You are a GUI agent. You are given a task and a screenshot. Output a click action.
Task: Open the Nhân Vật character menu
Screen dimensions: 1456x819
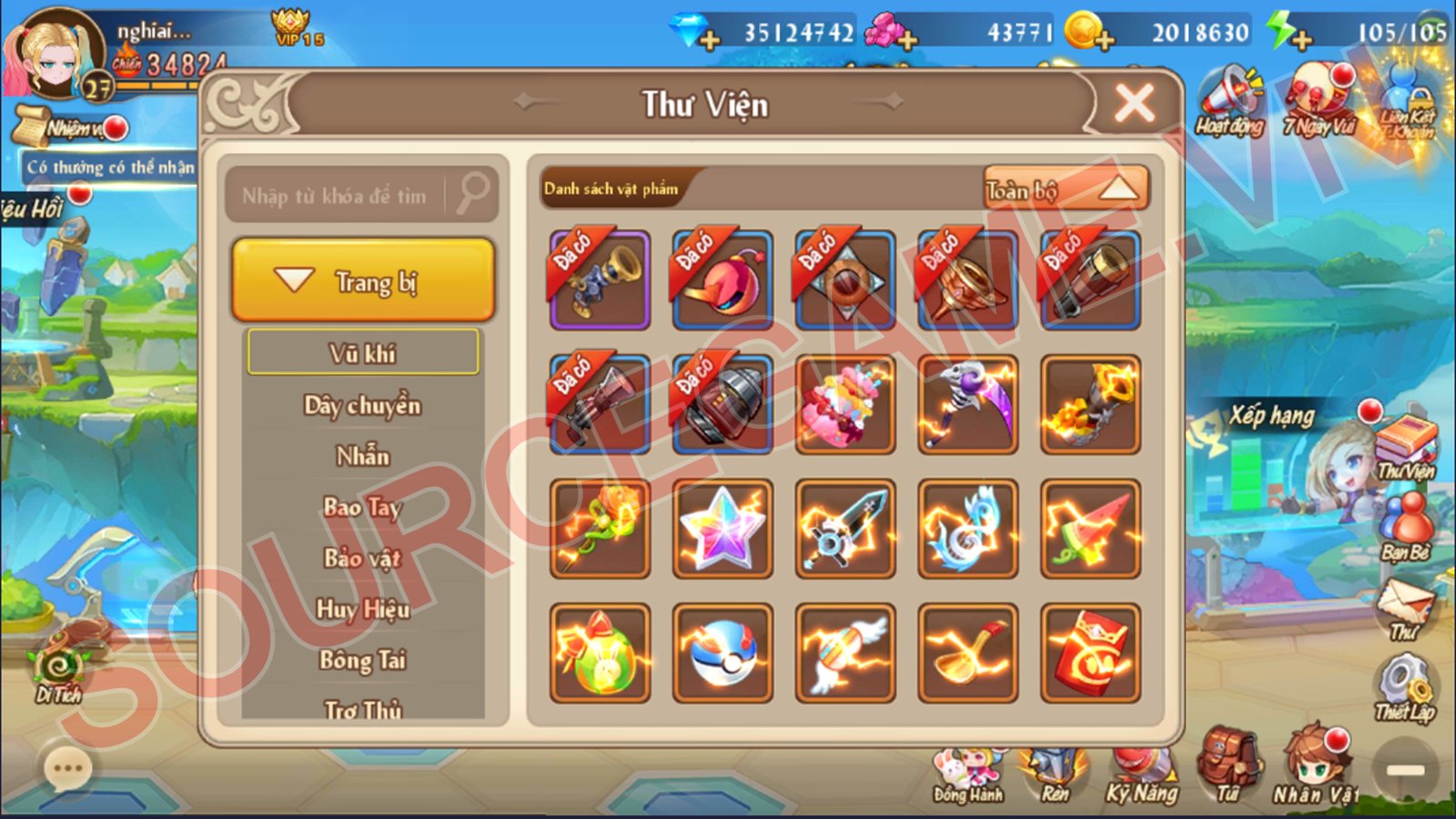(x=1314, y=769)
